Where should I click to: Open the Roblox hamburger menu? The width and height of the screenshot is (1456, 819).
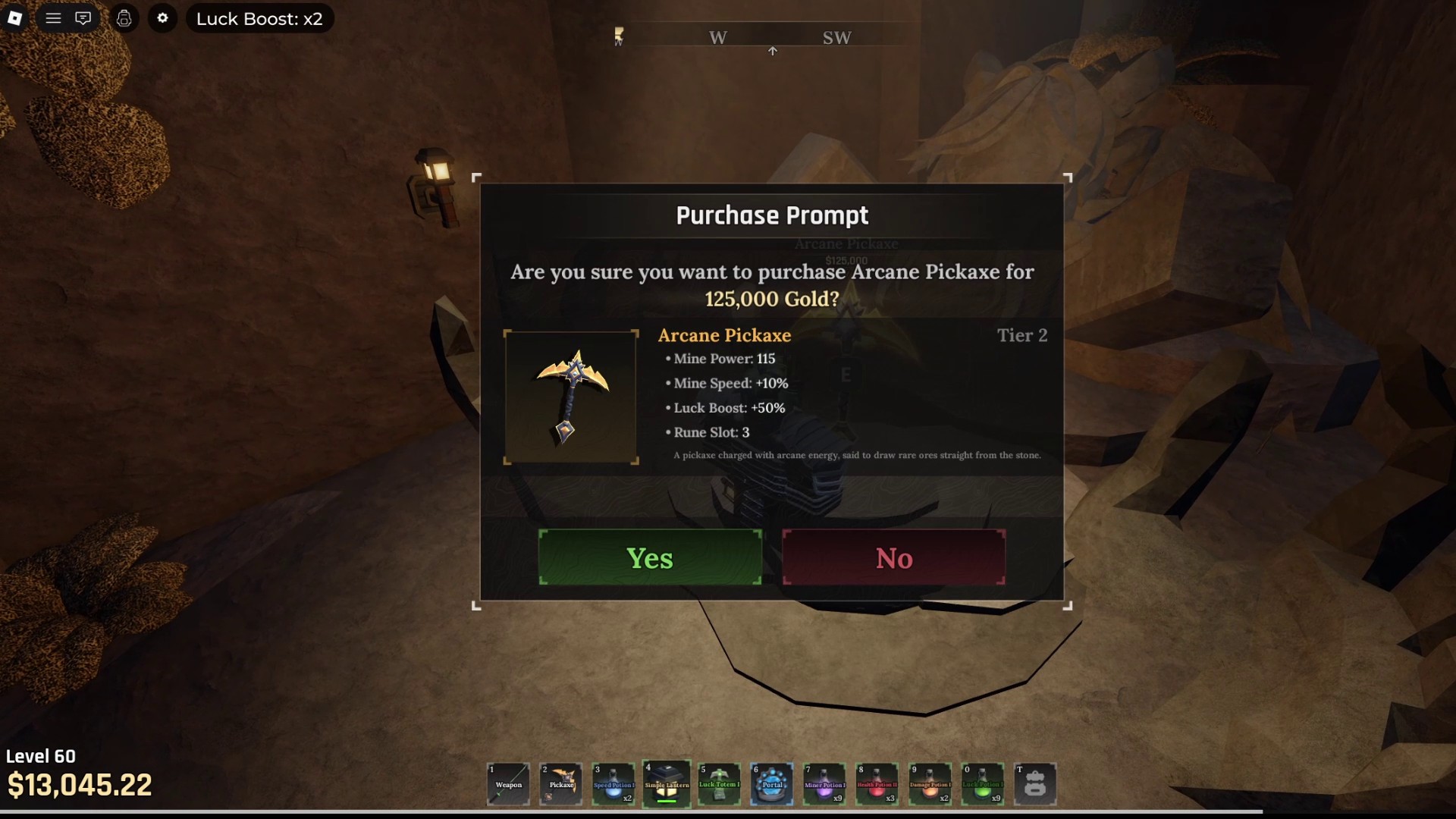[x=53, y=18]
